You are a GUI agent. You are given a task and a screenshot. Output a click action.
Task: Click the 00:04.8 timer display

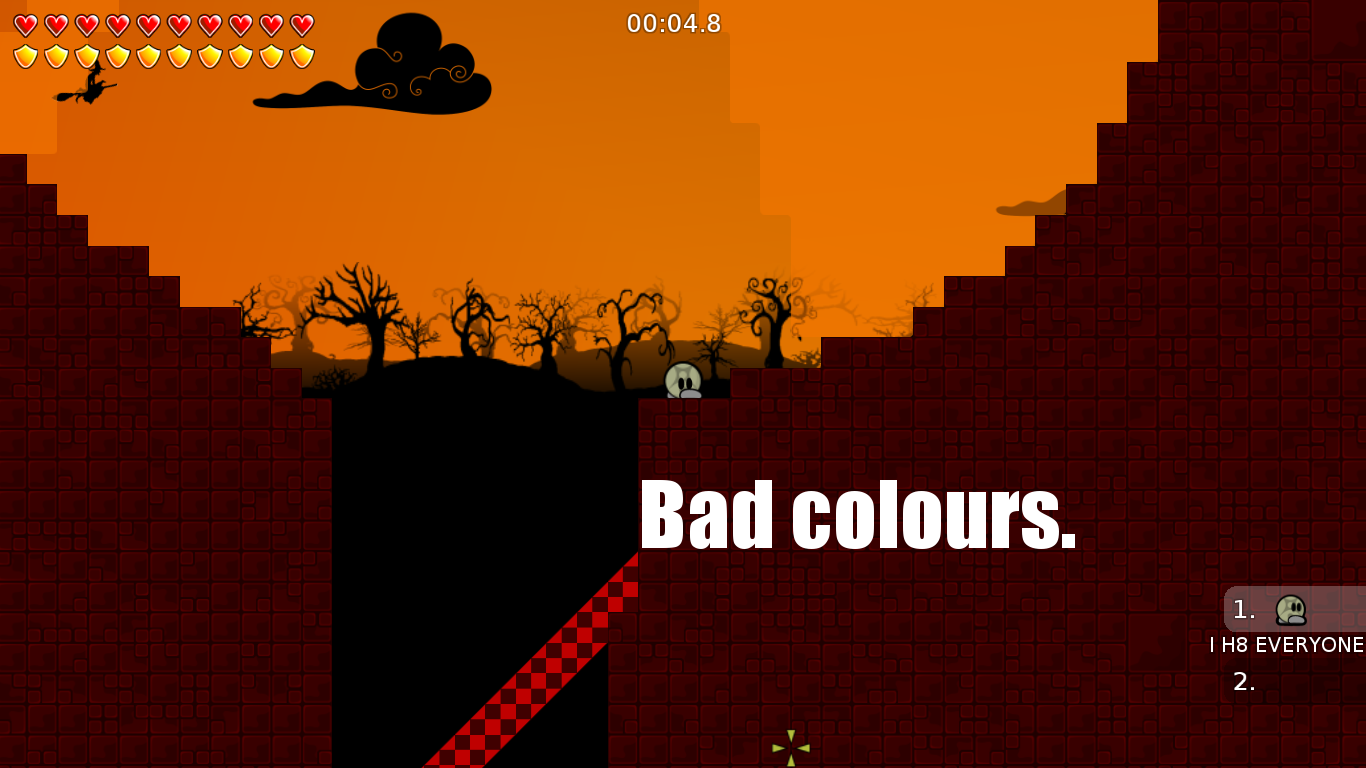click(672, 24)
